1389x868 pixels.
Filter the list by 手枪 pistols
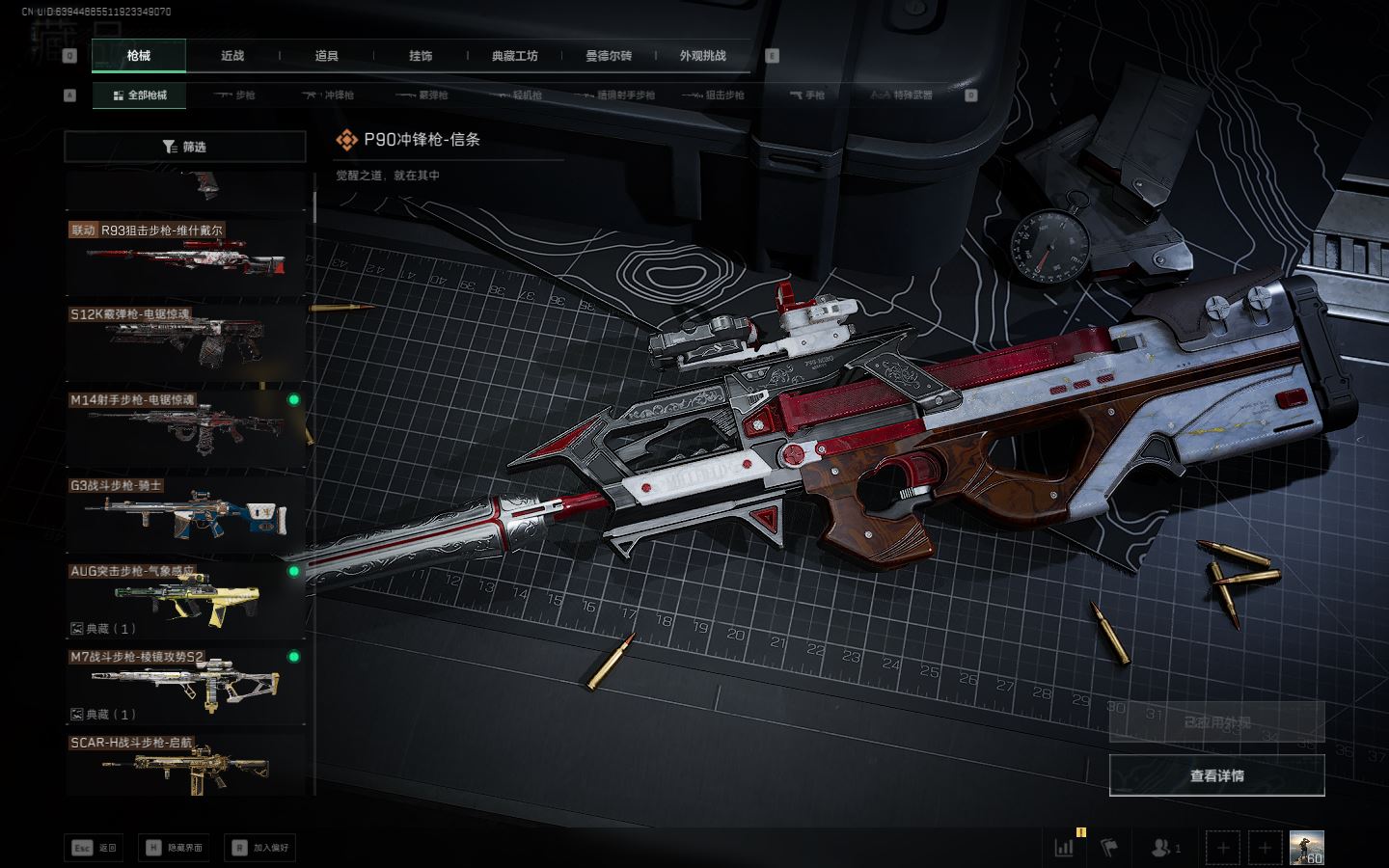click(807, 95)
